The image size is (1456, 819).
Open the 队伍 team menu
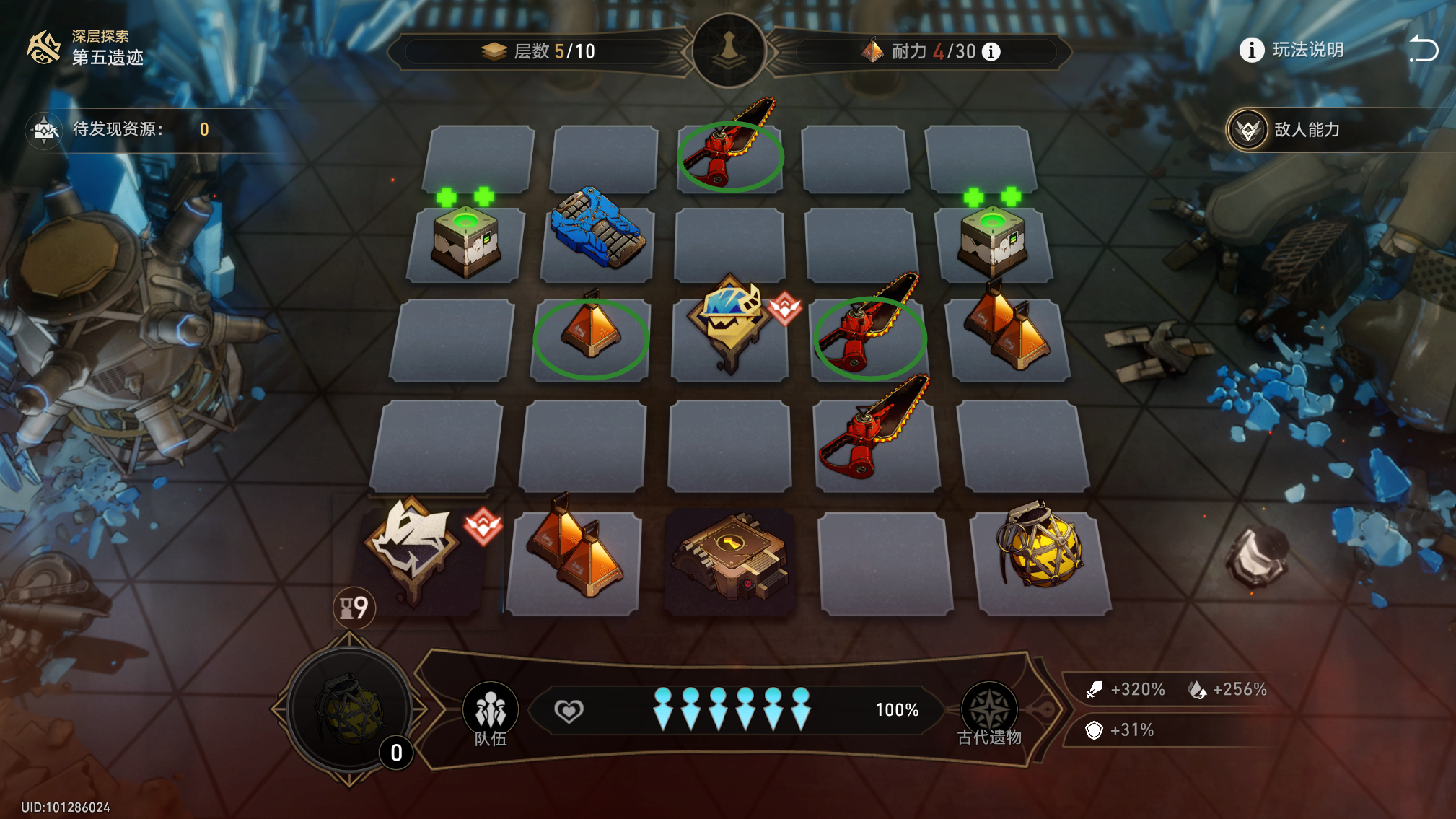coord(491,714)
